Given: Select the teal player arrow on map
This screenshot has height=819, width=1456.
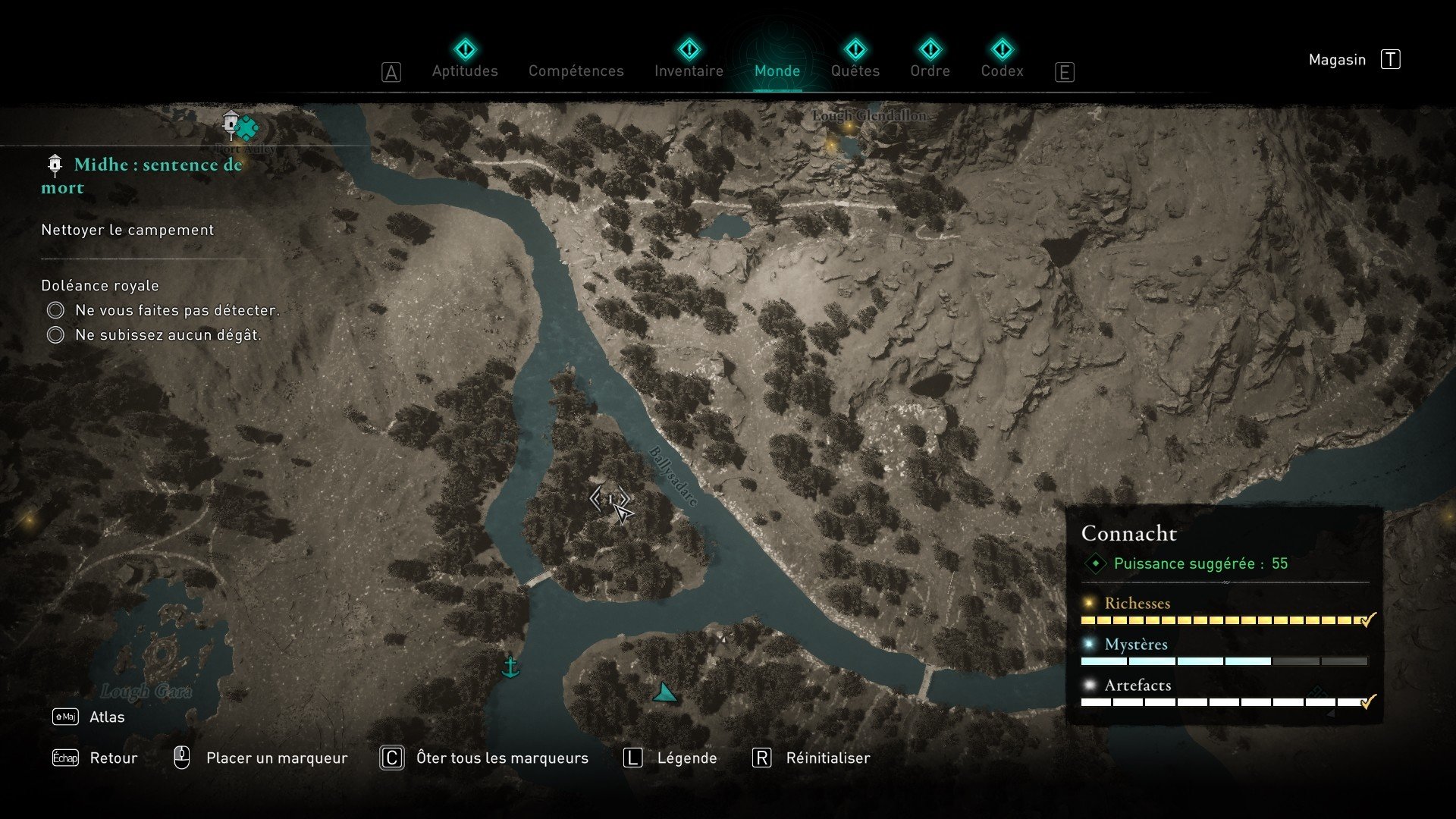Looking at the screenshot, I should [664, 693].
